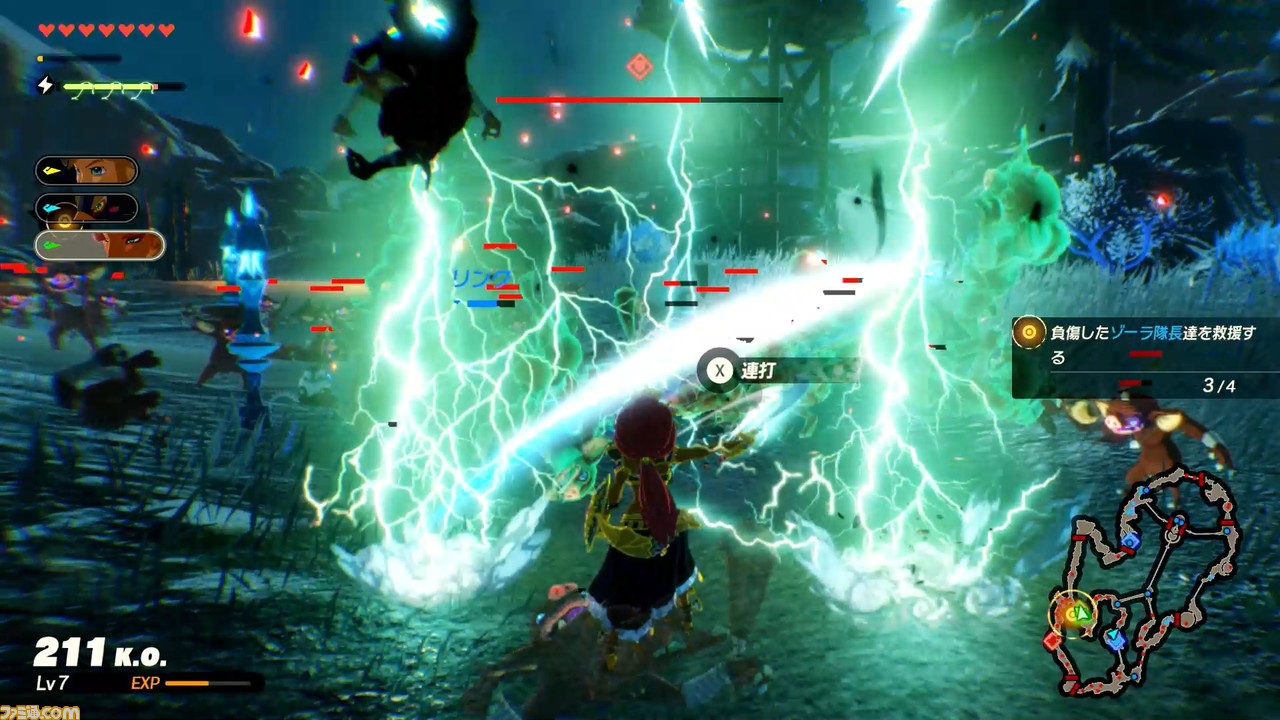Click the red outpost icon at minimap bottom-left
Image resolution: width=1280 pixels, height=720 pixels.
1053,640
